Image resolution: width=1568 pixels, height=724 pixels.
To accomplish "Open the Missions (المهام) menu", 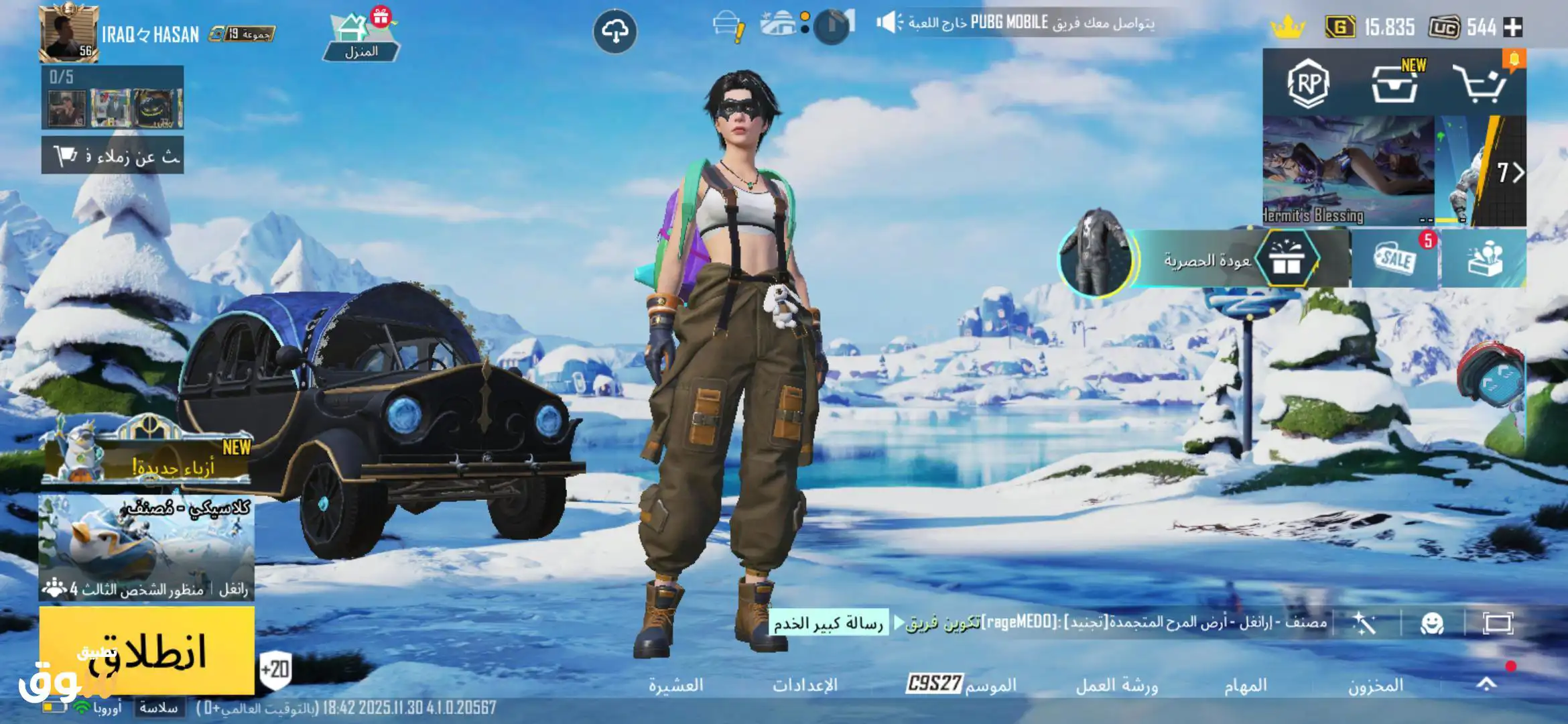I will coord(1245,685).
